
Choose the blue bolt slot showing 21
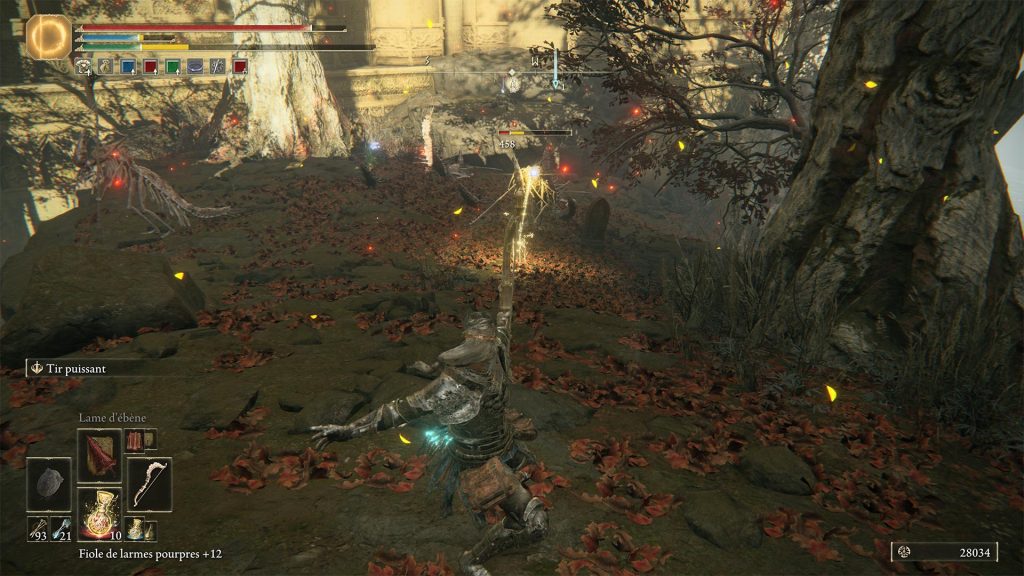coord(61,529)
